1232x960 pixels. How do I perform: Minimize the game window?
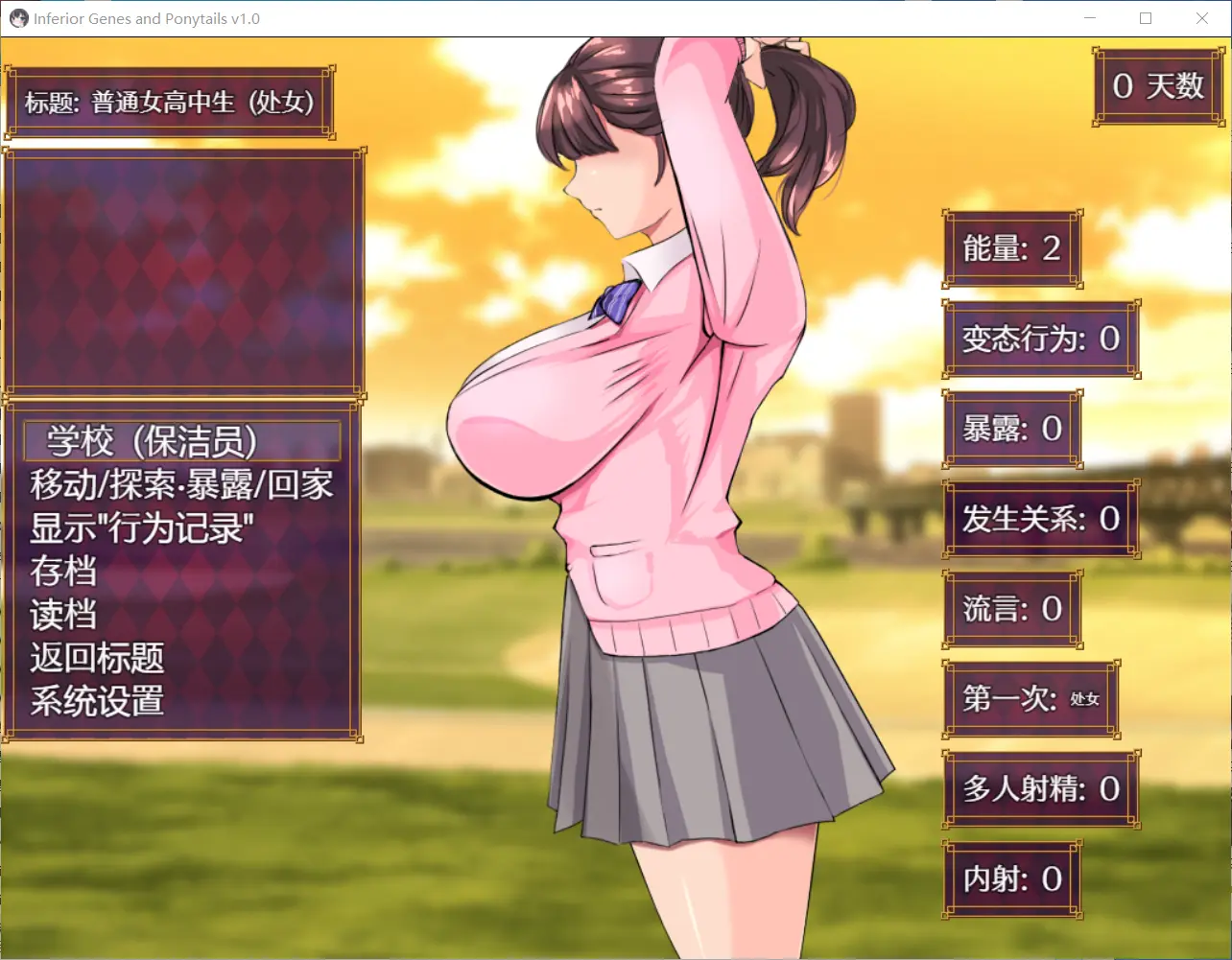(x=1090, y=18)
